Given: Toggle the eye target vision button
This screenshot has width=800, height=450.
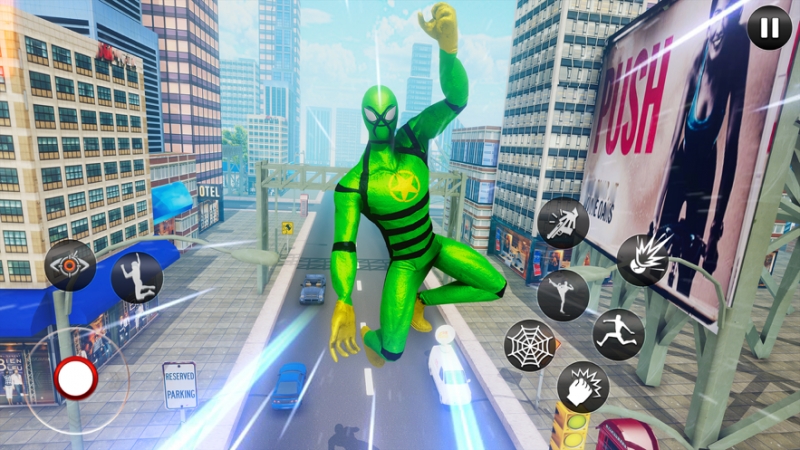Looking at the screenshot, I should click(x=70, y=265).
